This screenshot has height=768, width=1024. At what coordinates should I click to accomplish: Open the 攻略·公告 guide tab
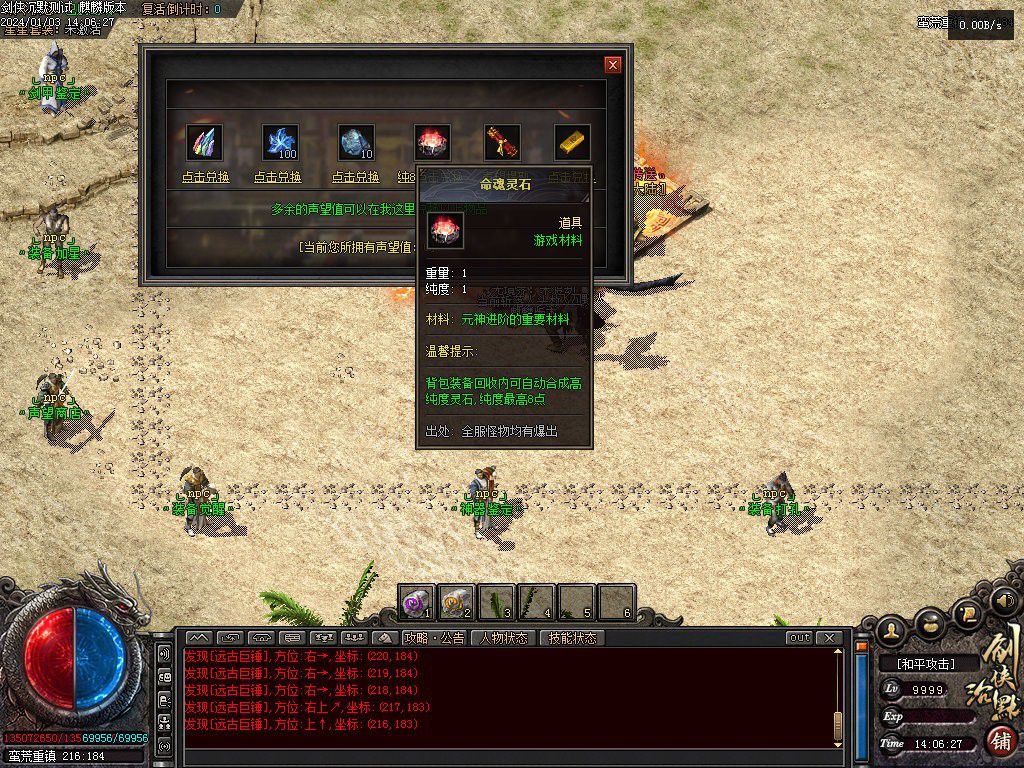(434, 638)
